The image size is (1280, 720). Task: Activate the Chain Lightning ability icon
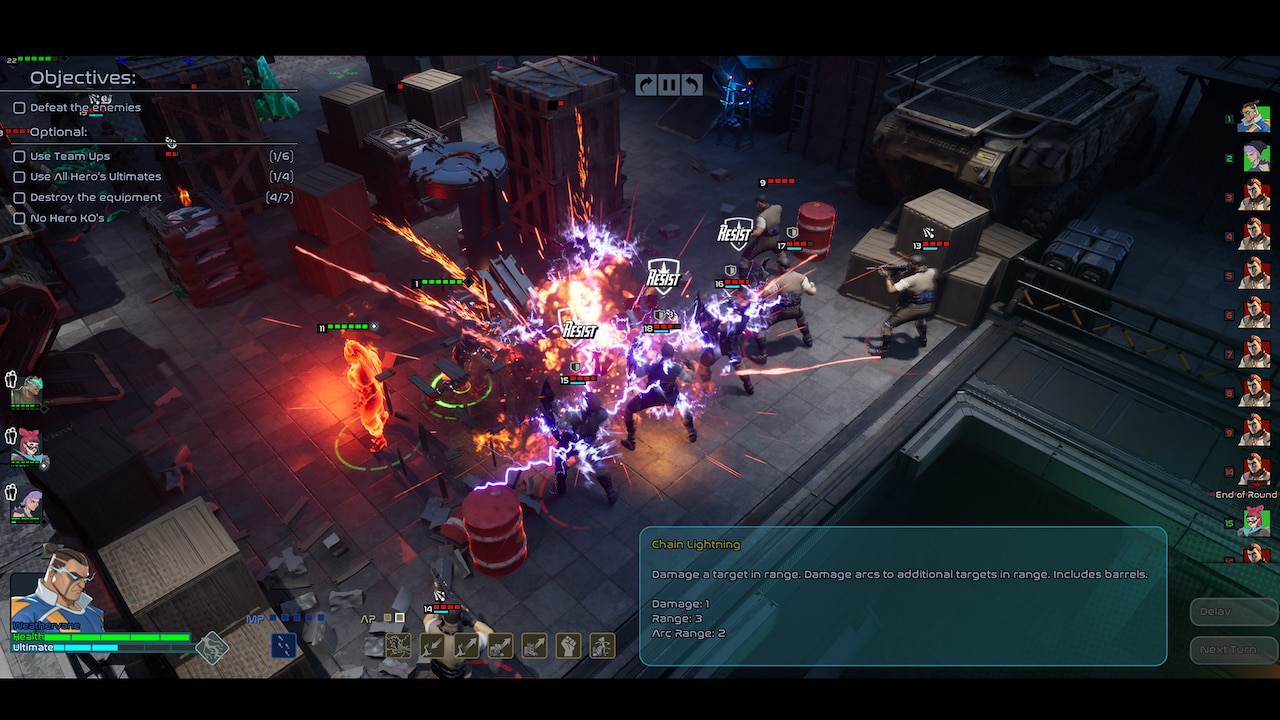pos(398,646)
